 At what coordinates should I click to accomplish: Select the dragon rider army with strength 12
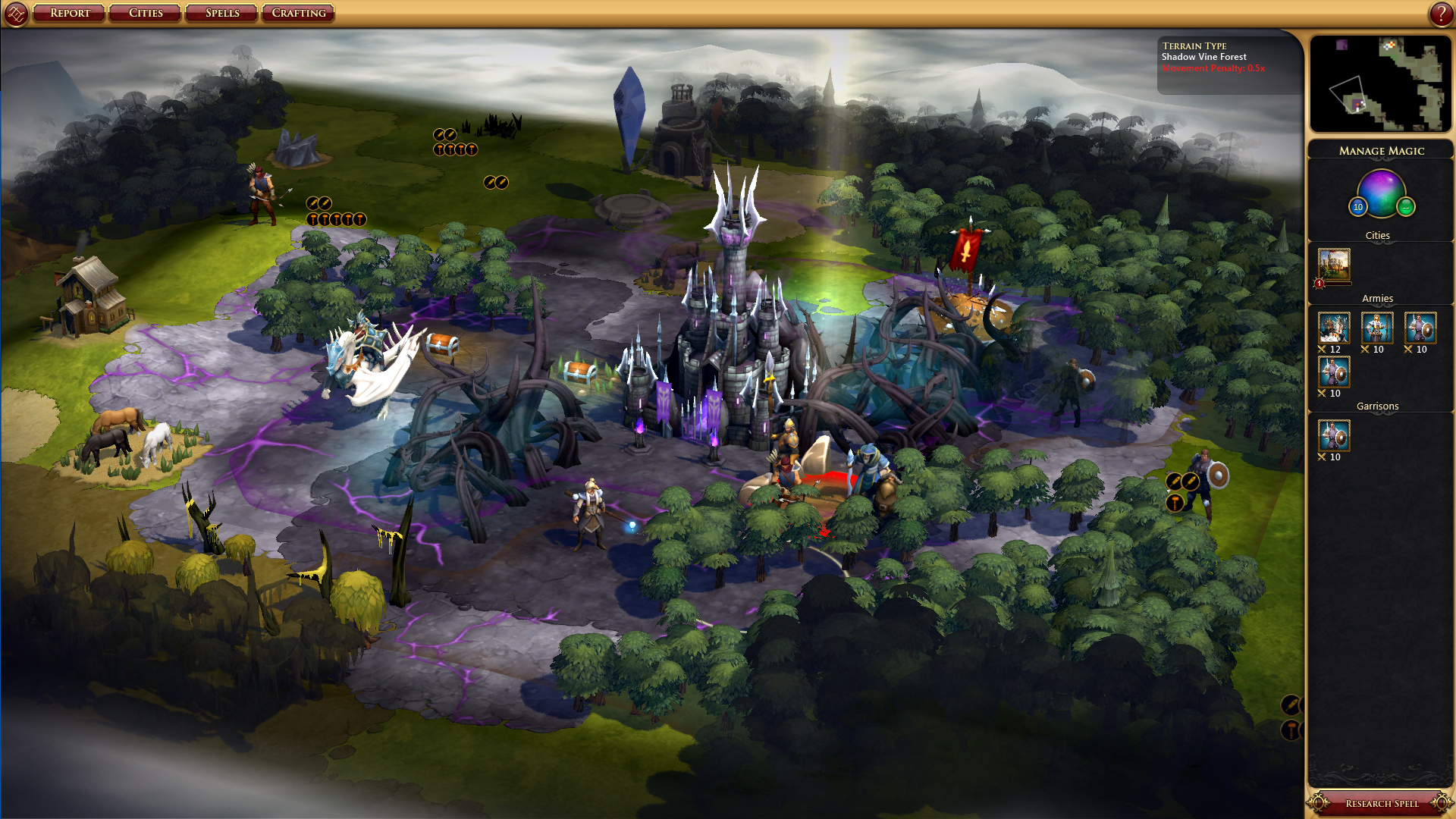click(1334, 328)
